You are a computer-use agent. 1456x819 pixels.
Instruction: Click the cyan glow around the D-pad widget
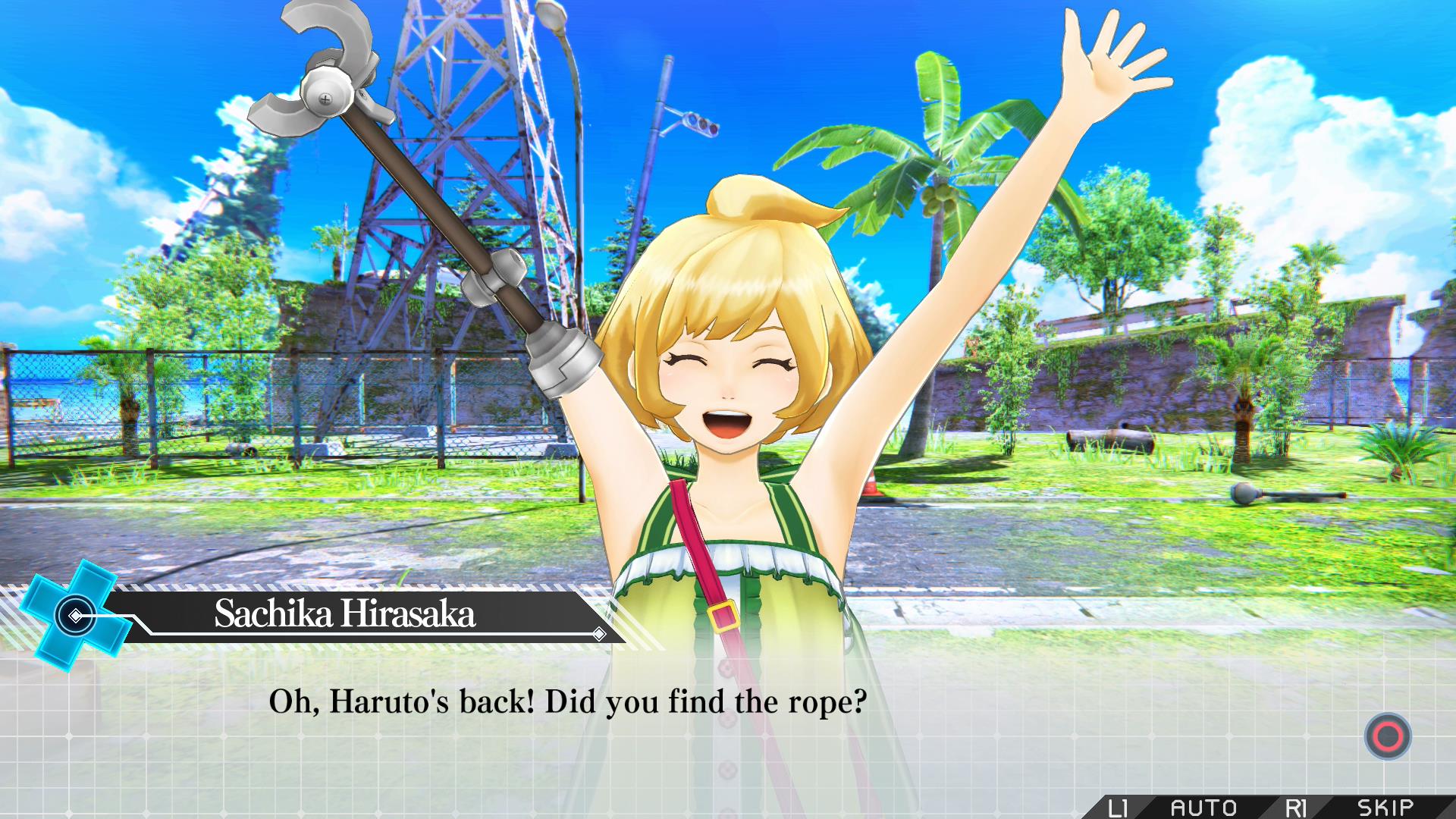coord(34,599)
